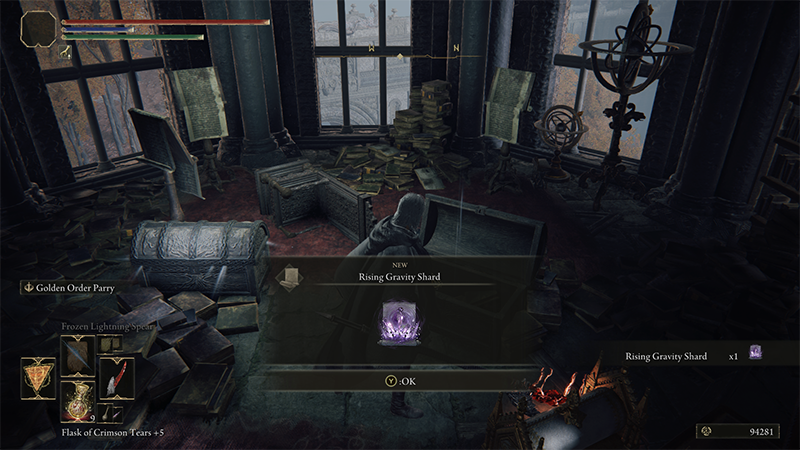The width and height of the screenshot is (800, 450).
Task: Select the triangular golden shield slot
Action: 37,379
